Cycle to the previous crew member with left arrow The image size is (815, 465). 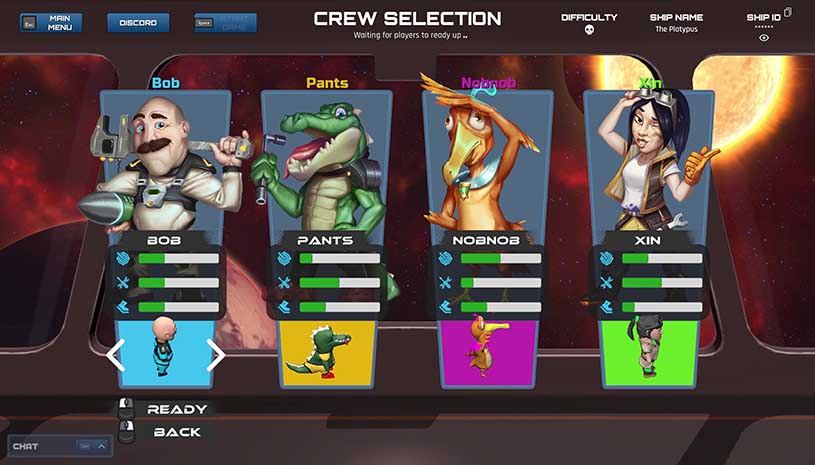click(x=116, y=354)
